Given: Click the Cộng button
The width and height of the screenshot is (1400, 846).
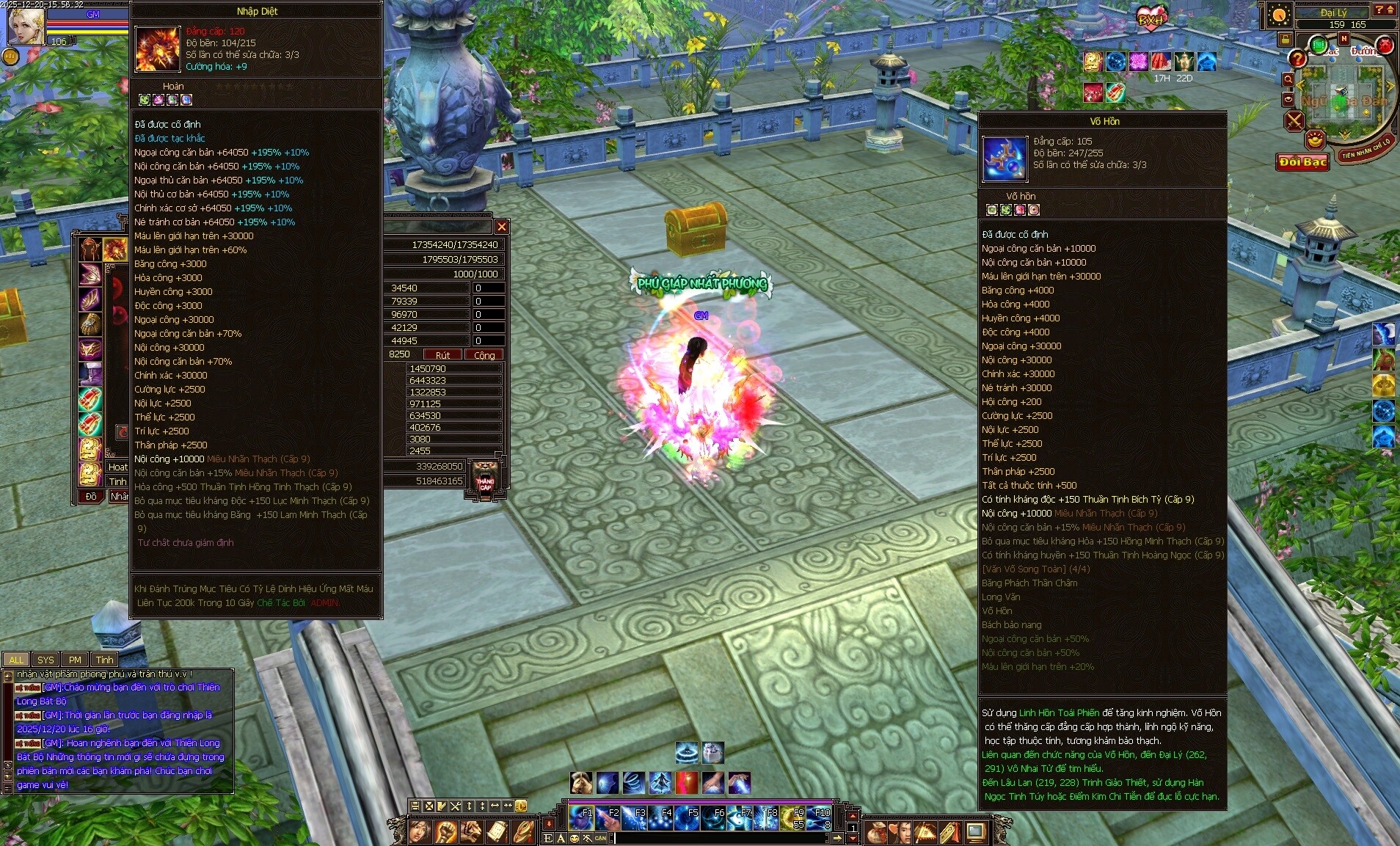Looking at the screenshot, I should coord(484,355).
